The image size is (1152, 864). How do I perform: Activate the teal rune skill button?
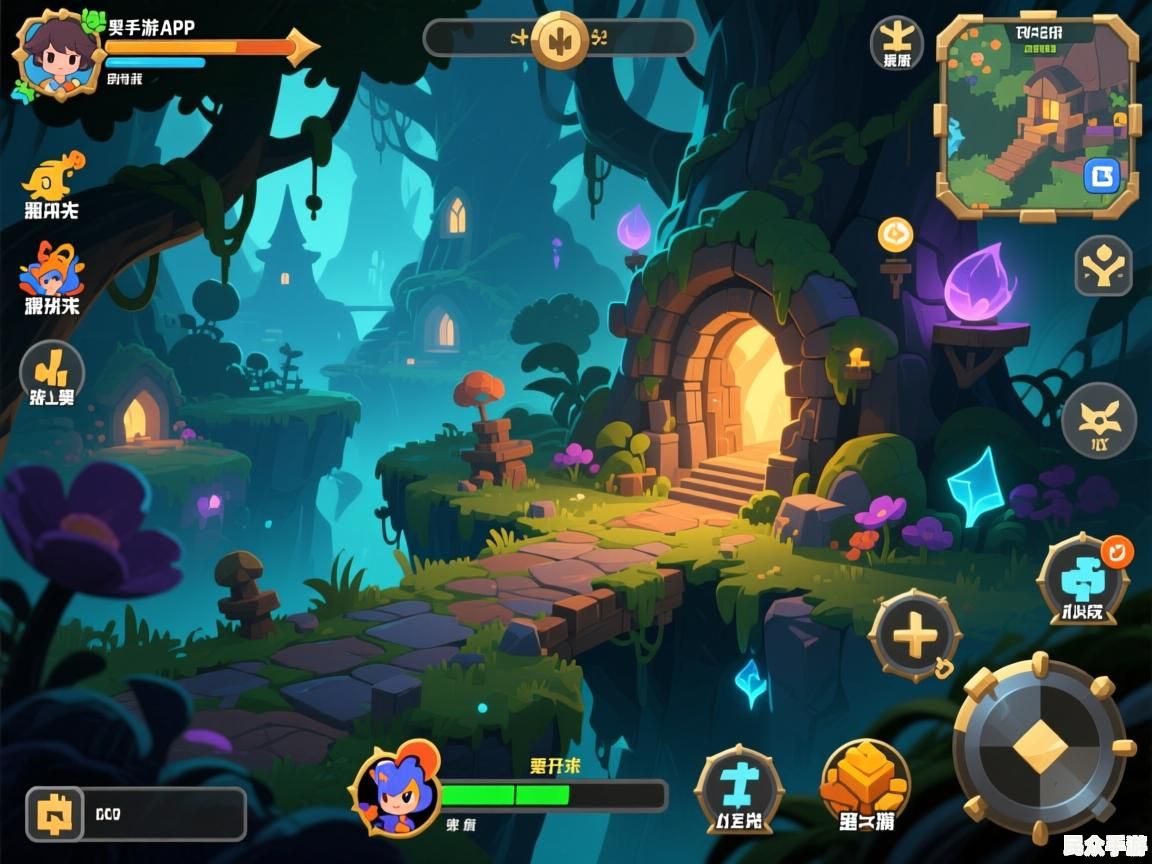click(x=739, y=786)
